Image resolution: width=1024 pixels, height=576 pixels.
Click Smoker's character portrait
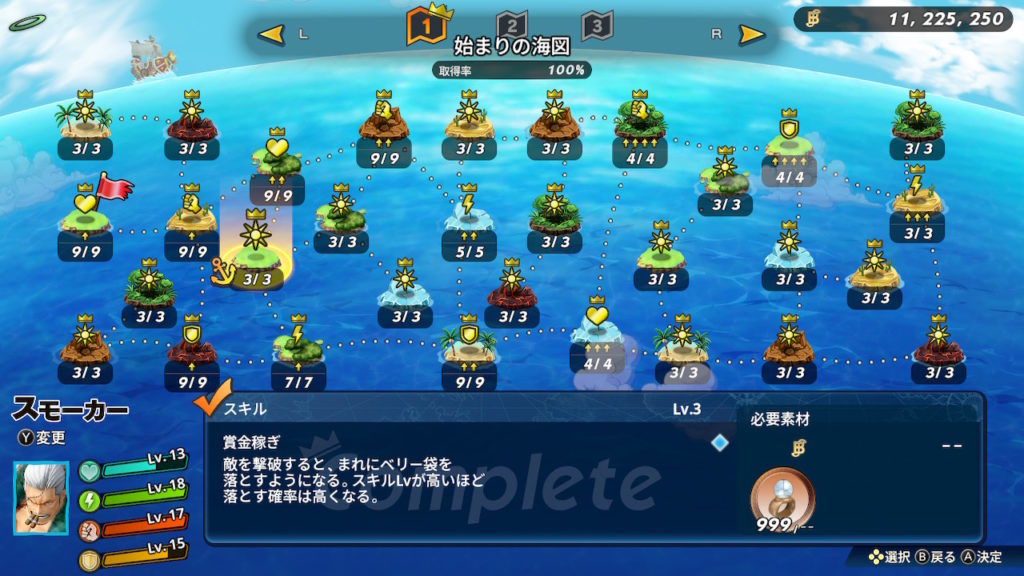coord(42,497)
